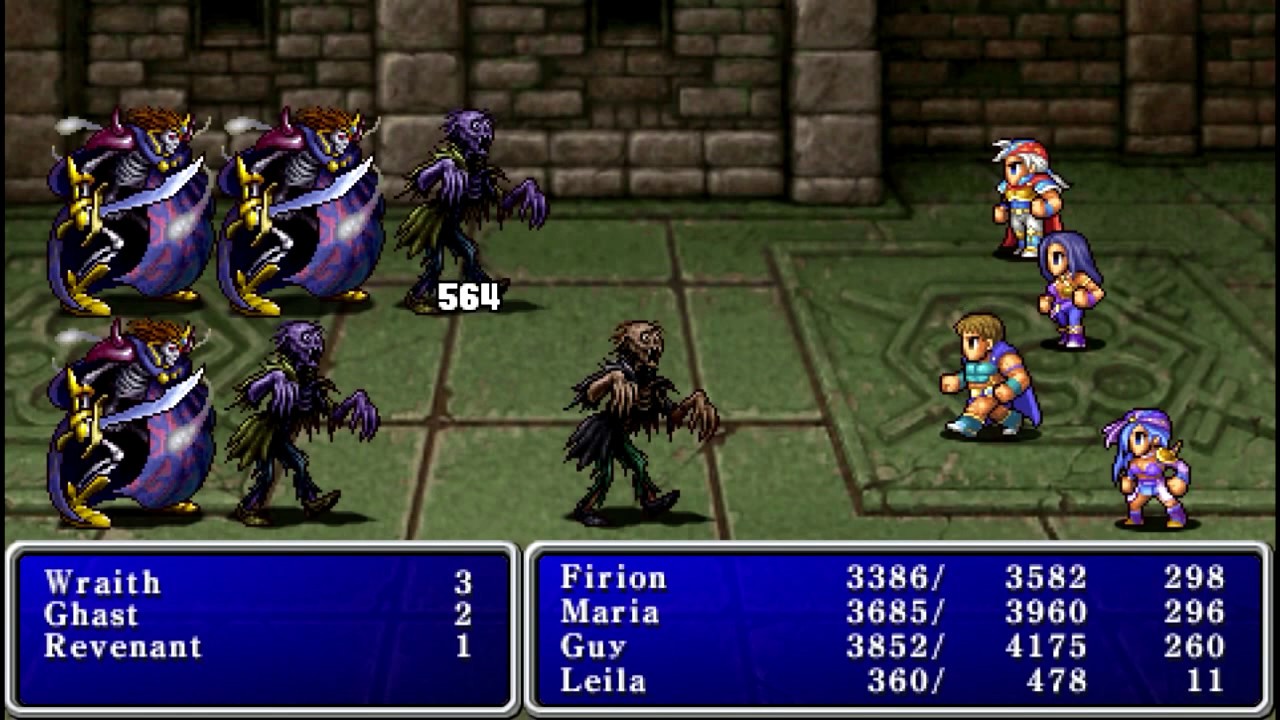This screenshot has width=1280, height=720.
Task: Choose Revenant from the enemy list
Action: coord(123,646)
